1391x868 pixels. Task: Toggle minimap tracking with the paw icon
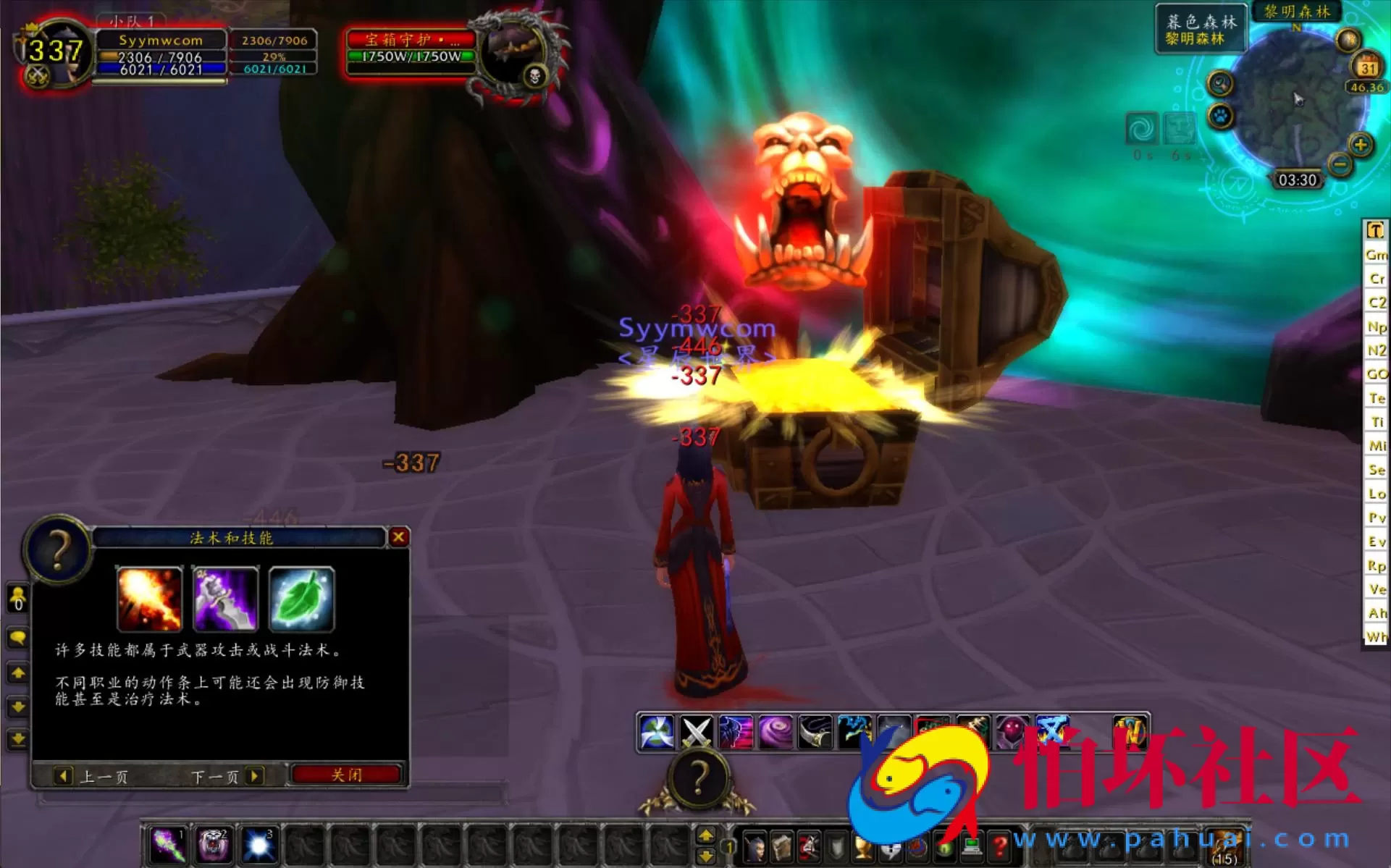coord(1221,114)
